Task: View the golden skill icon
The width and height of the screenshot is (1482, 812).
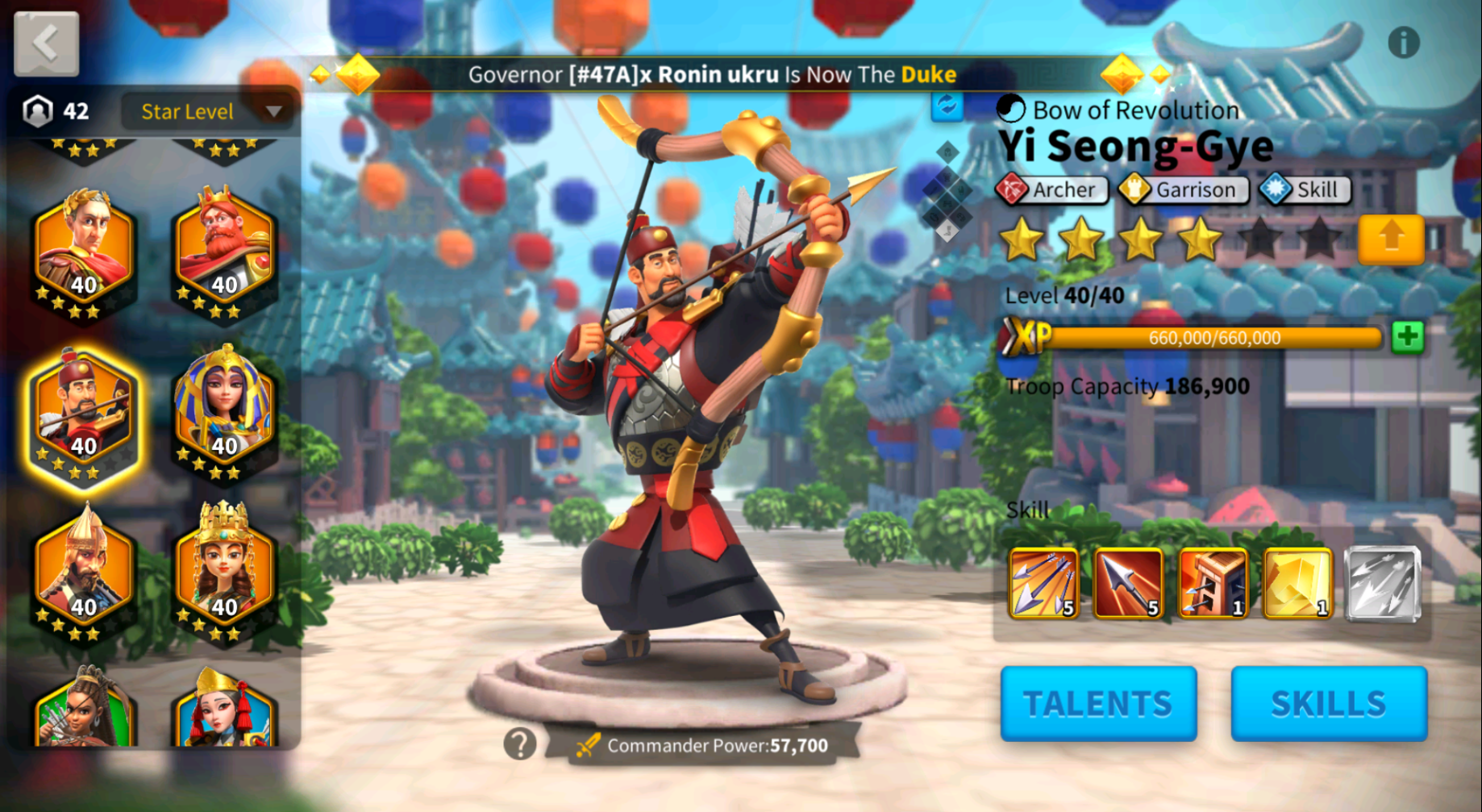Action: tap(1297, 583)
